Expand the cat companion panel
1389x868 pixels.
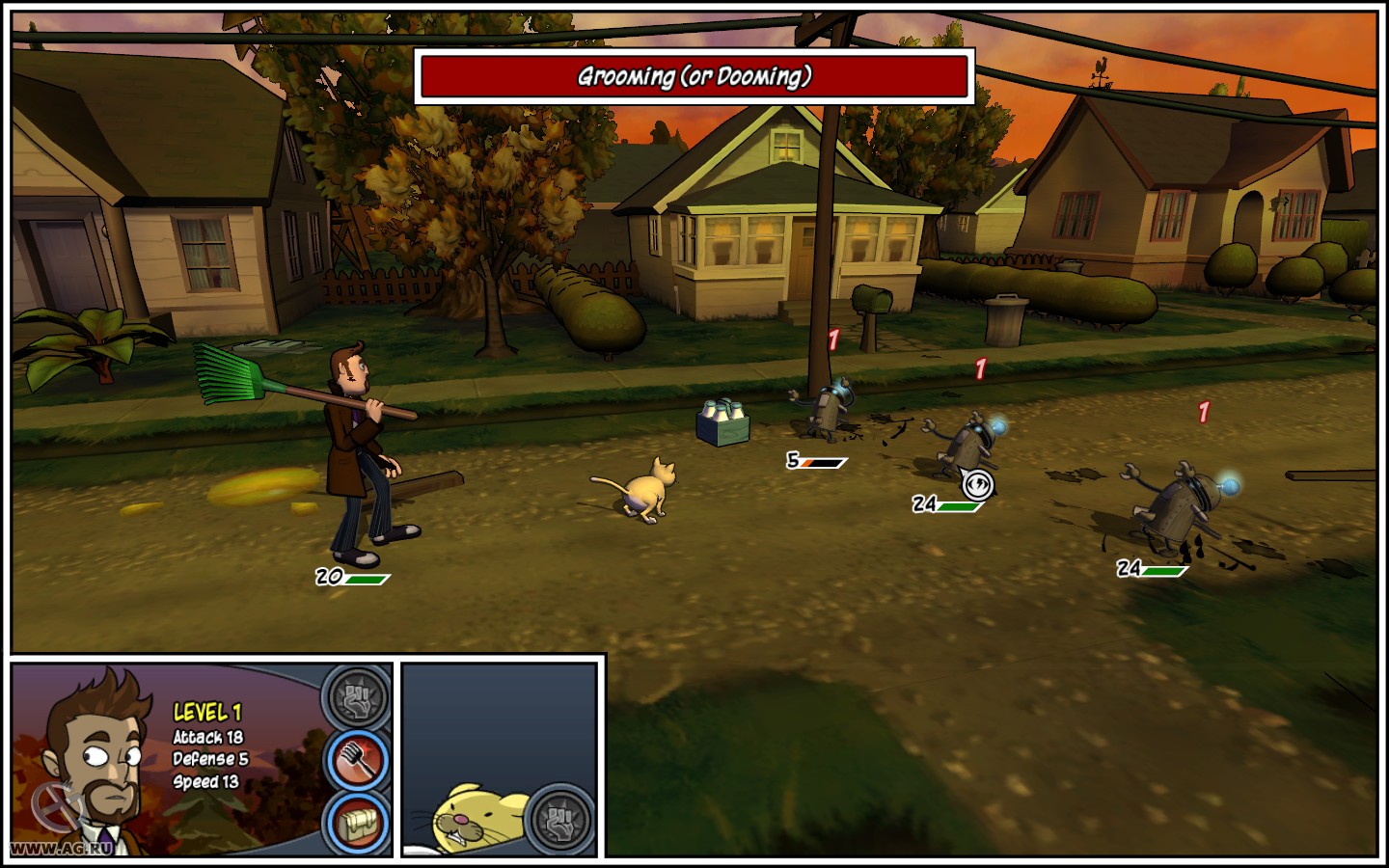[502, 762]
